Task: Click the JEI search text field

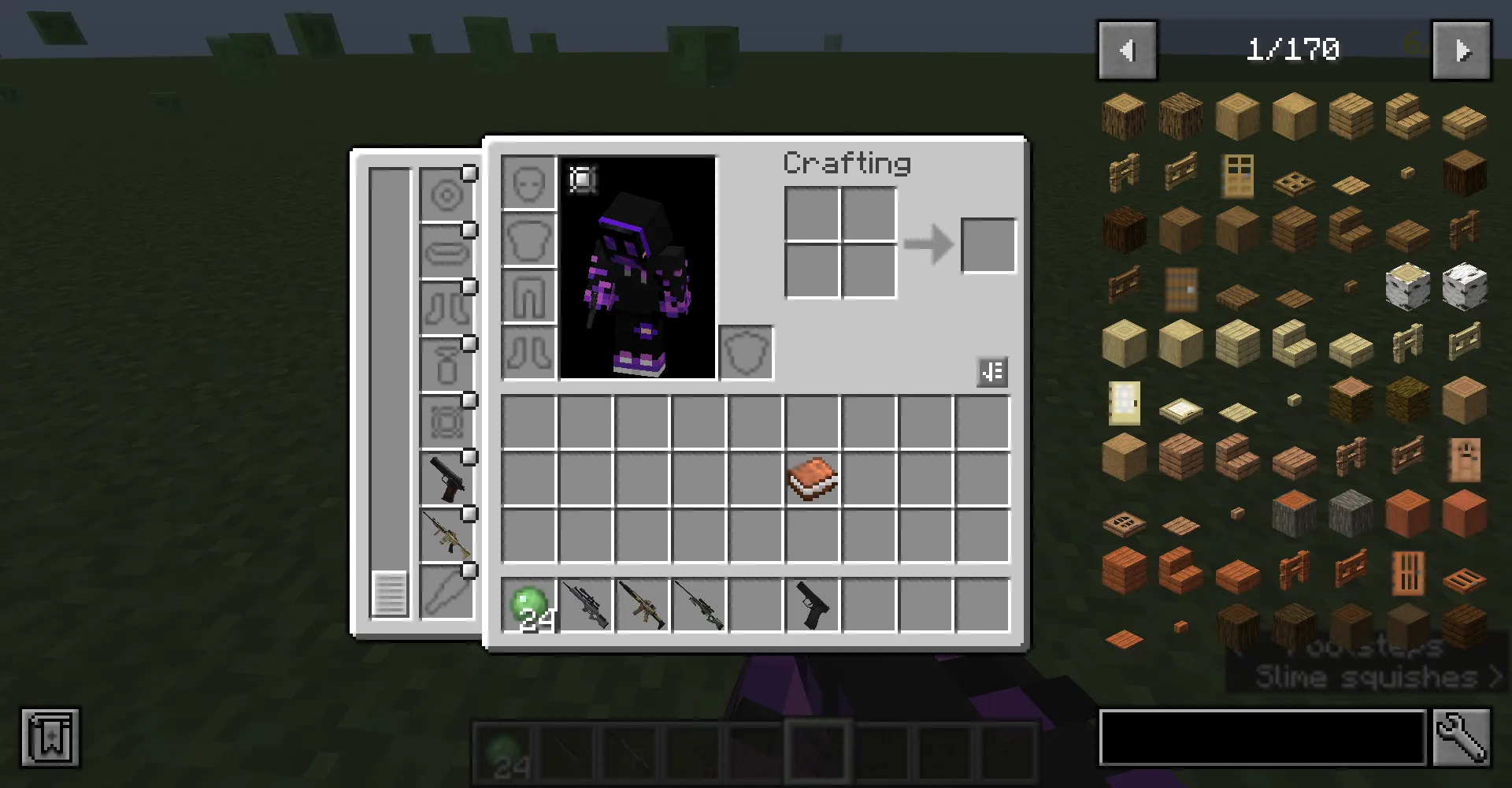Action: tap(1262, 738)
